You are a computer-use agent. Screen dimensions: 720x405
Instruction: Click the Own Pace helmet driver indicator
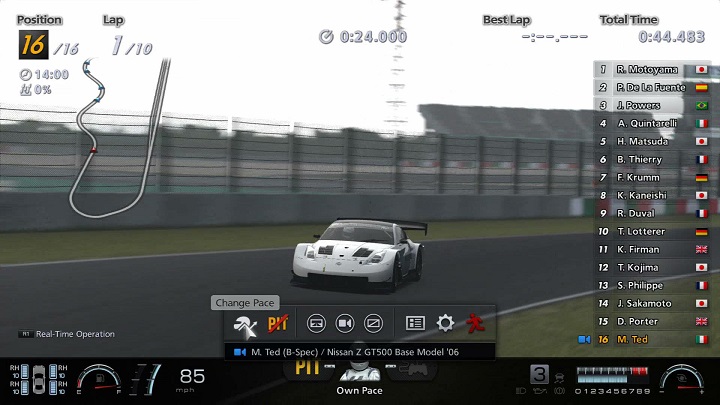(360, 373)
